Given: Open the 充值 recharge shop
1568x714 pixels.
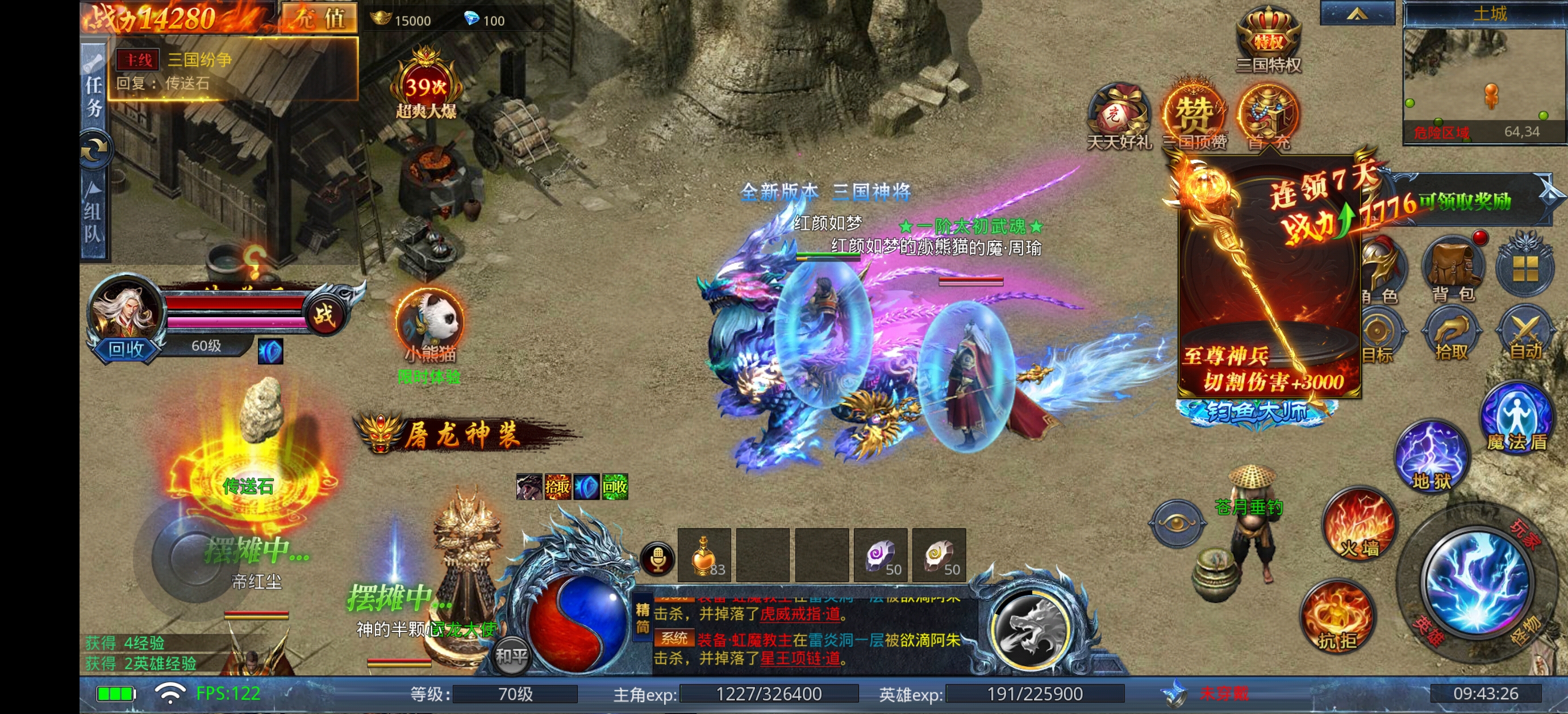Looking at the screenshot, I should 319,18.
